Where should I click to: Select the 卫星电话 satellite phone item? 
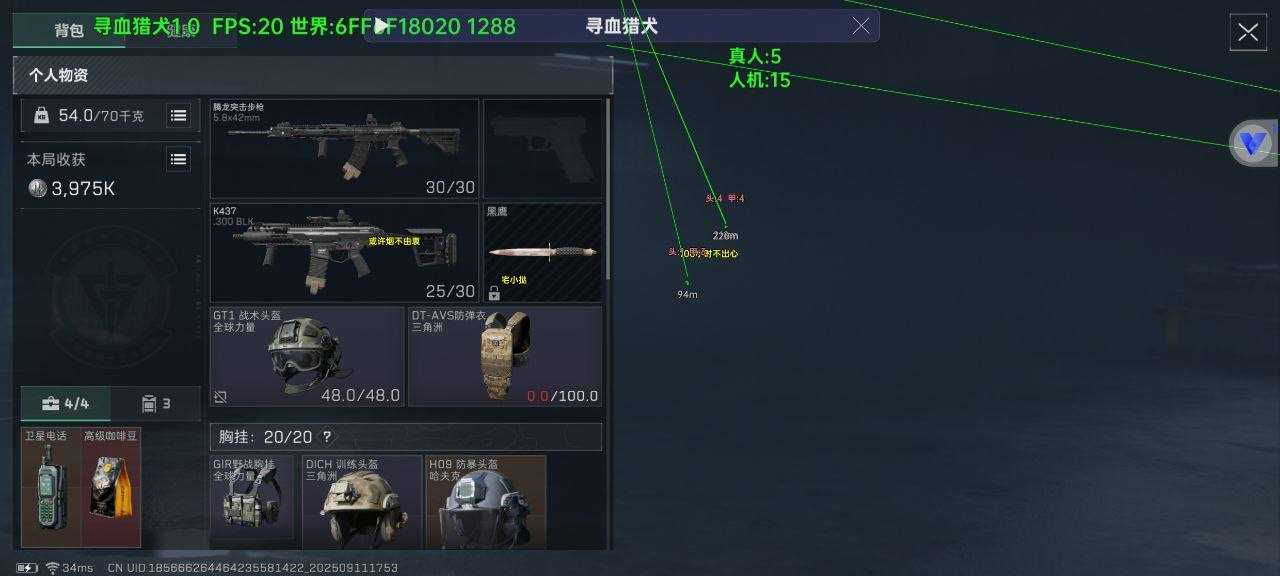(x=51, y=488)
